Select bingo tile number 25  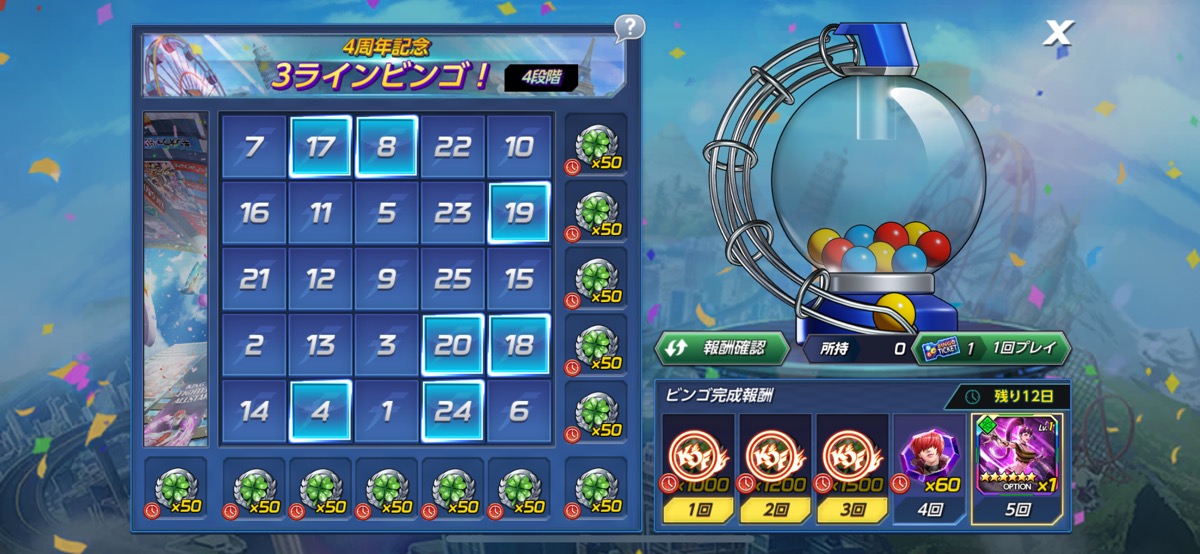[x=453, y=279]
